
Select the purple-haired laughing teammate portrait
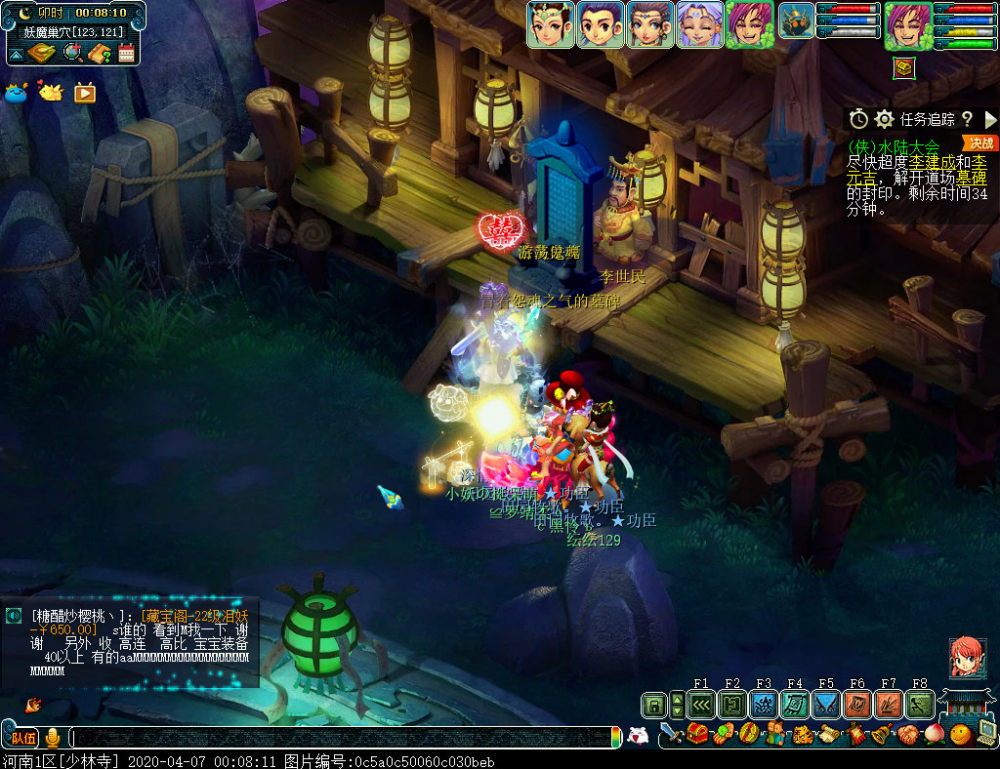tap(699, 25)
